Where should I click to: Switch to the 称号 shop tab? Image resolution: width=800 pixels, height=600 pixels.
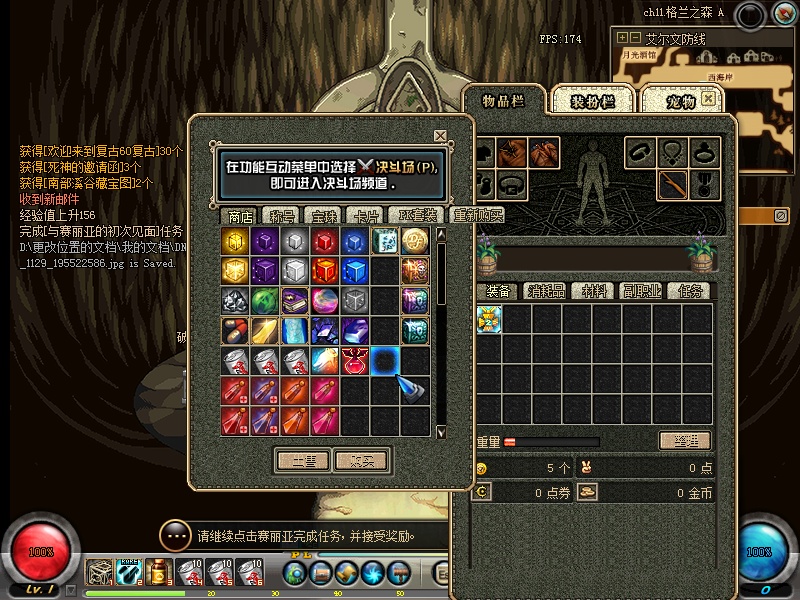284,216
